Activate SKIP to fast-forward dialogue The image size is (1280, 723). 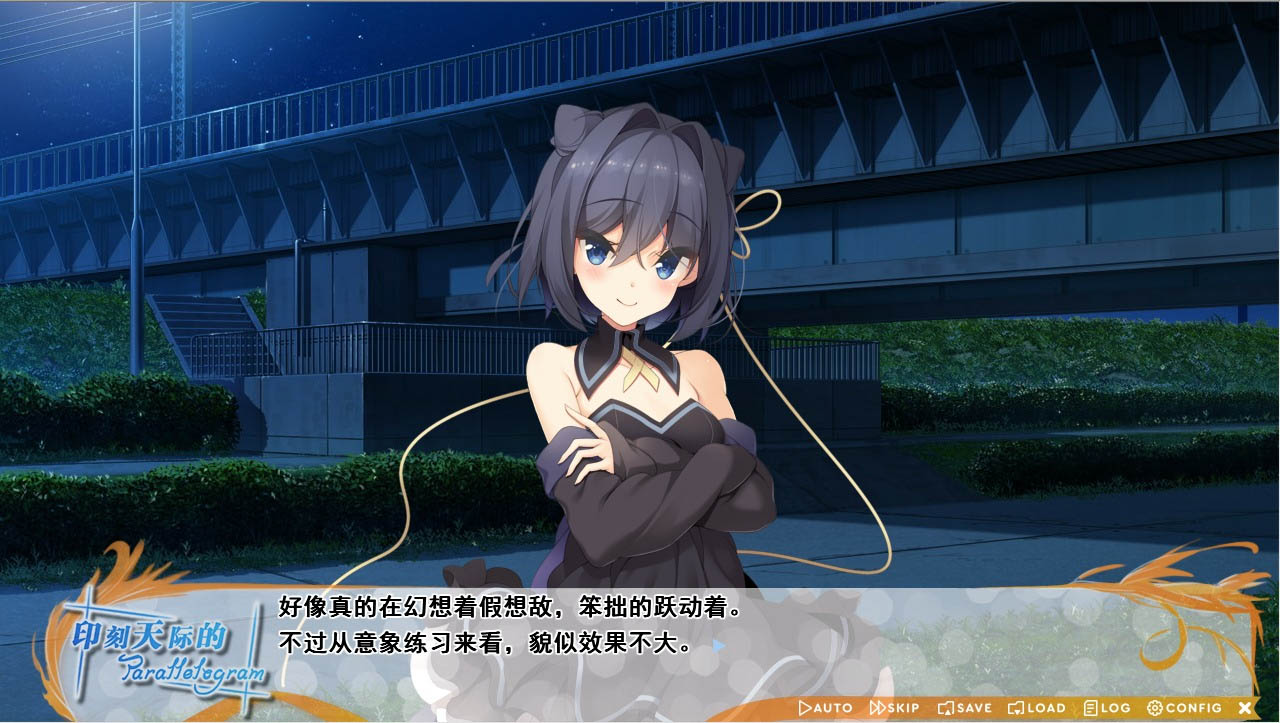[x=894, y=708]
